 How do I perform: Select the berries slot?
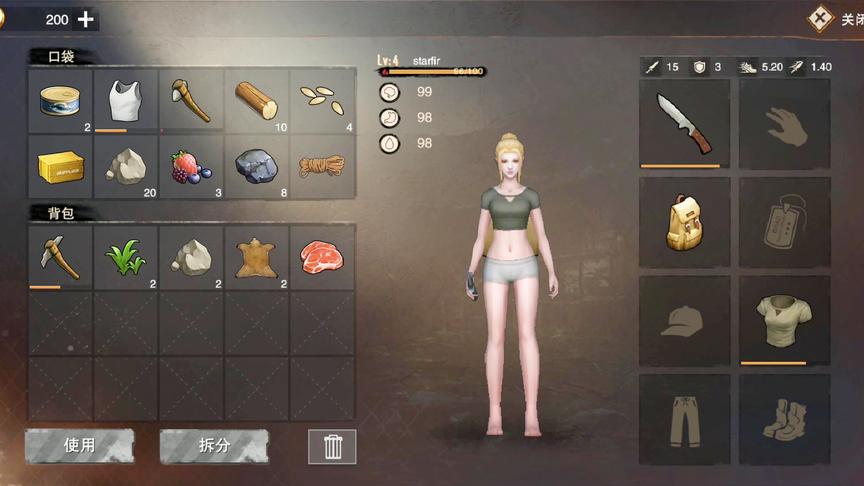pyautogui.click(x=192, y=165)
